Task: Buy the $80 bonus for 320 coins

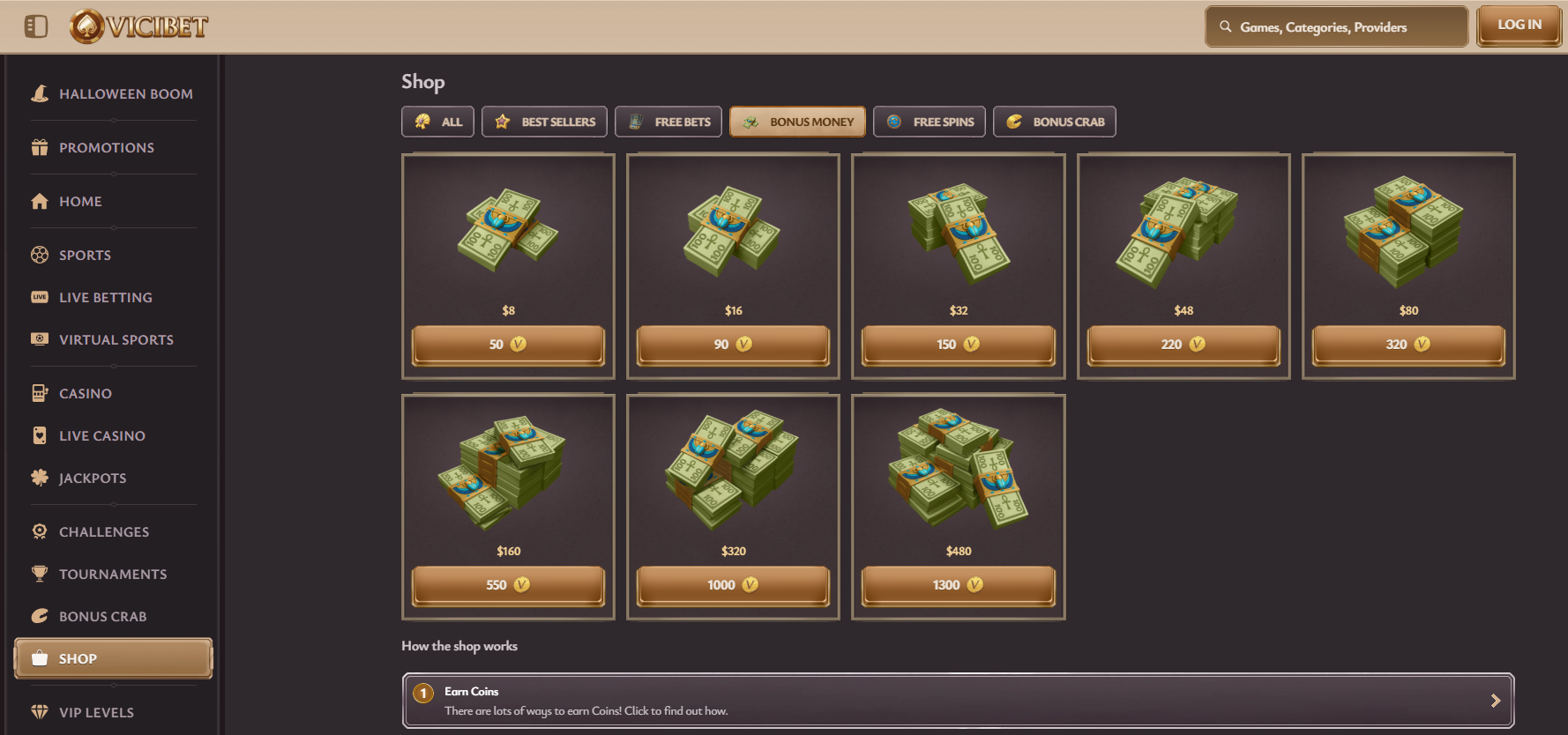Action: coord(1407,345)
